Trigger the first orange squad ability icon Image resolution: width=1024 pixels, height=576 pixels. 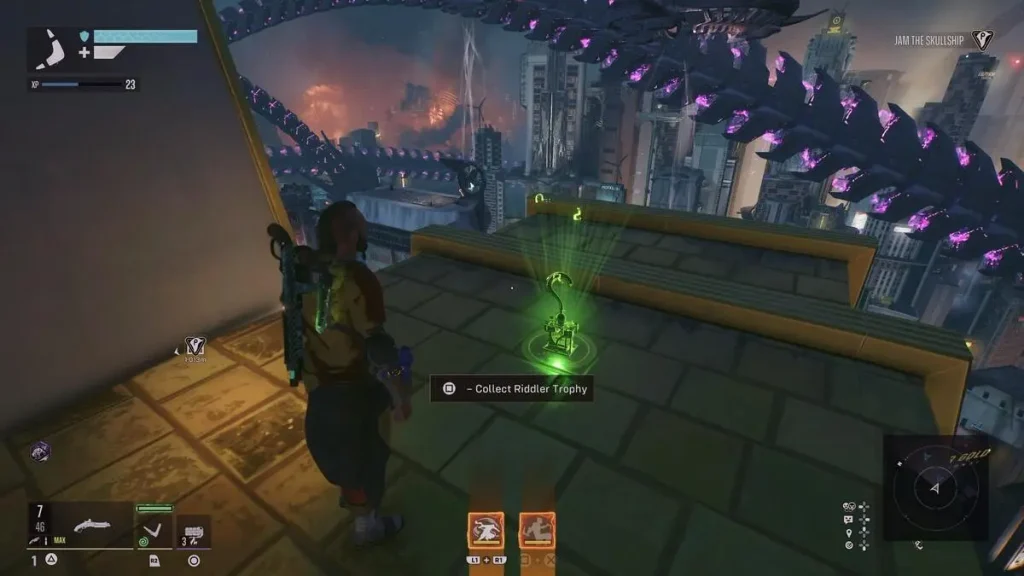[x=486, y=530]
